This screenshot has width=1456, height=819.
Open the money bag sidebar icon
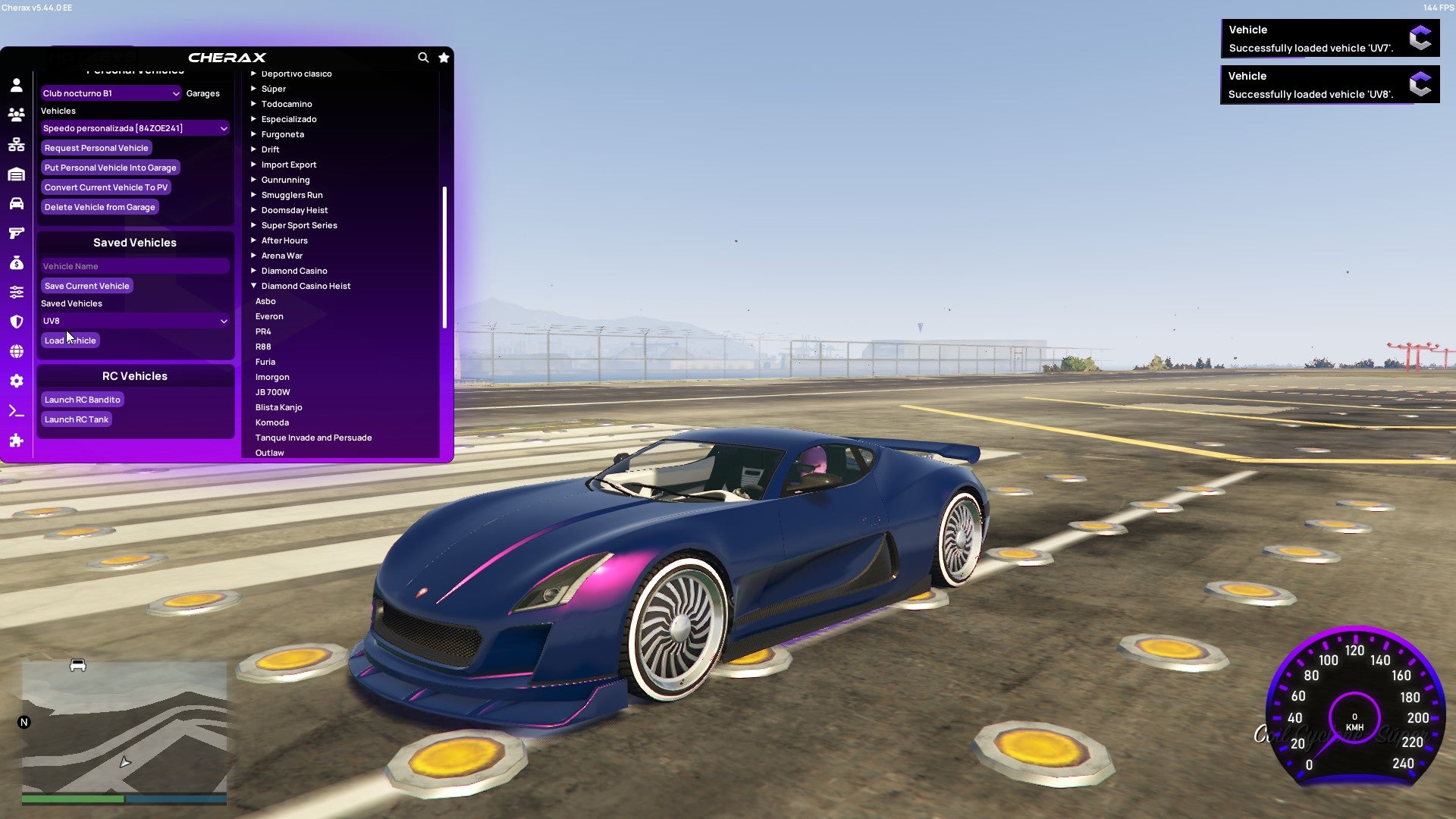[x=17, y=262]
